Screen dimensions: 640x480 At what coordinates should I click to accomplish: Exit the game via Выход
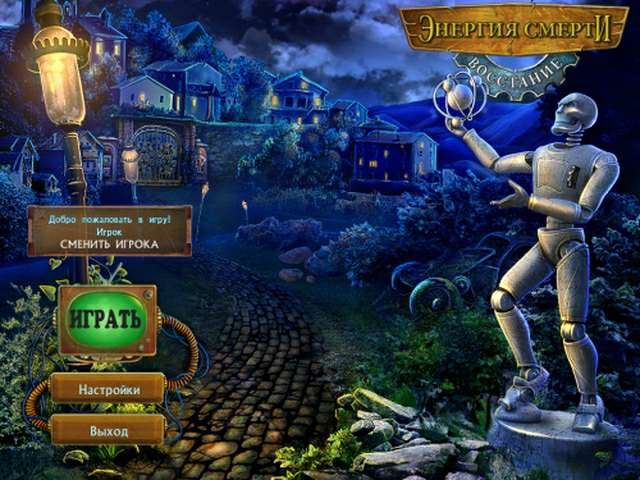tap(108, 430)
